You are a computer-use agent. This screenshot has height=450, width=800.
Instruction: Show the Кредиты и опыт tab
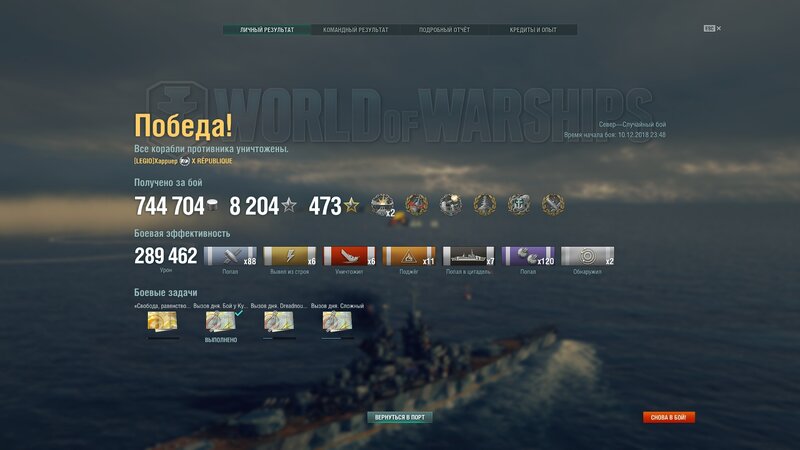point(532,30)
